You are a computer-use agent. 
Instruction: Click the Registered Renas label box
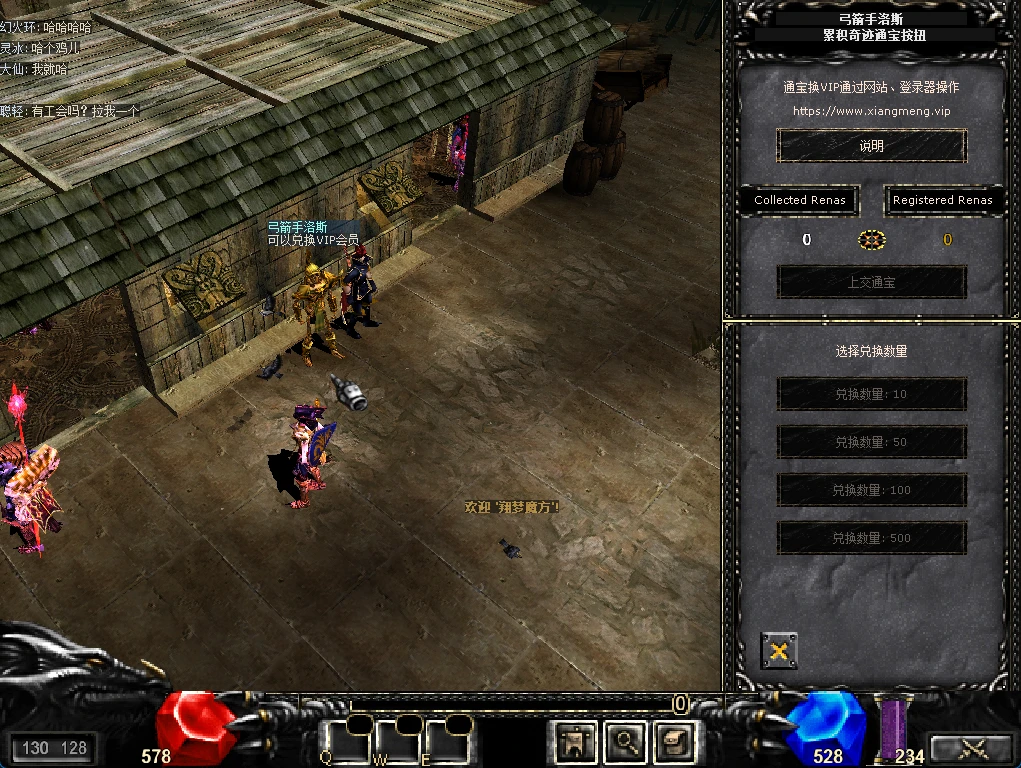942,200
